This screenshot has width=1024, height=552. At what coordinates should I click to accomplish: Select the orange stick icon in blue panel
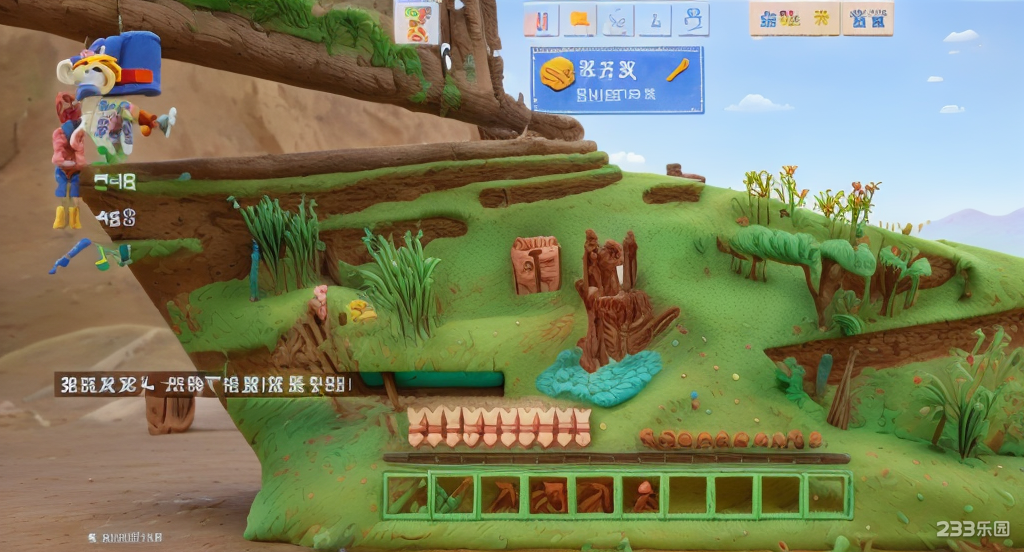[677, 70]
